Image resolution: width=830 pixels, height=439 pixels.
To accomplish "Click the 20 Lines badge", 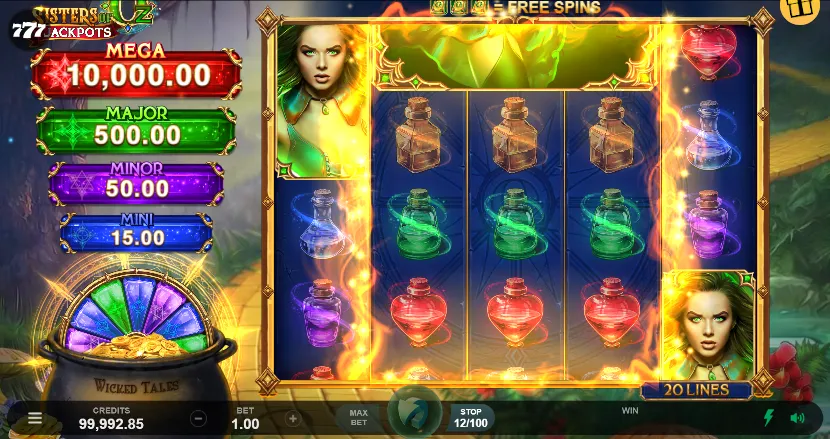I will point(699,390).
